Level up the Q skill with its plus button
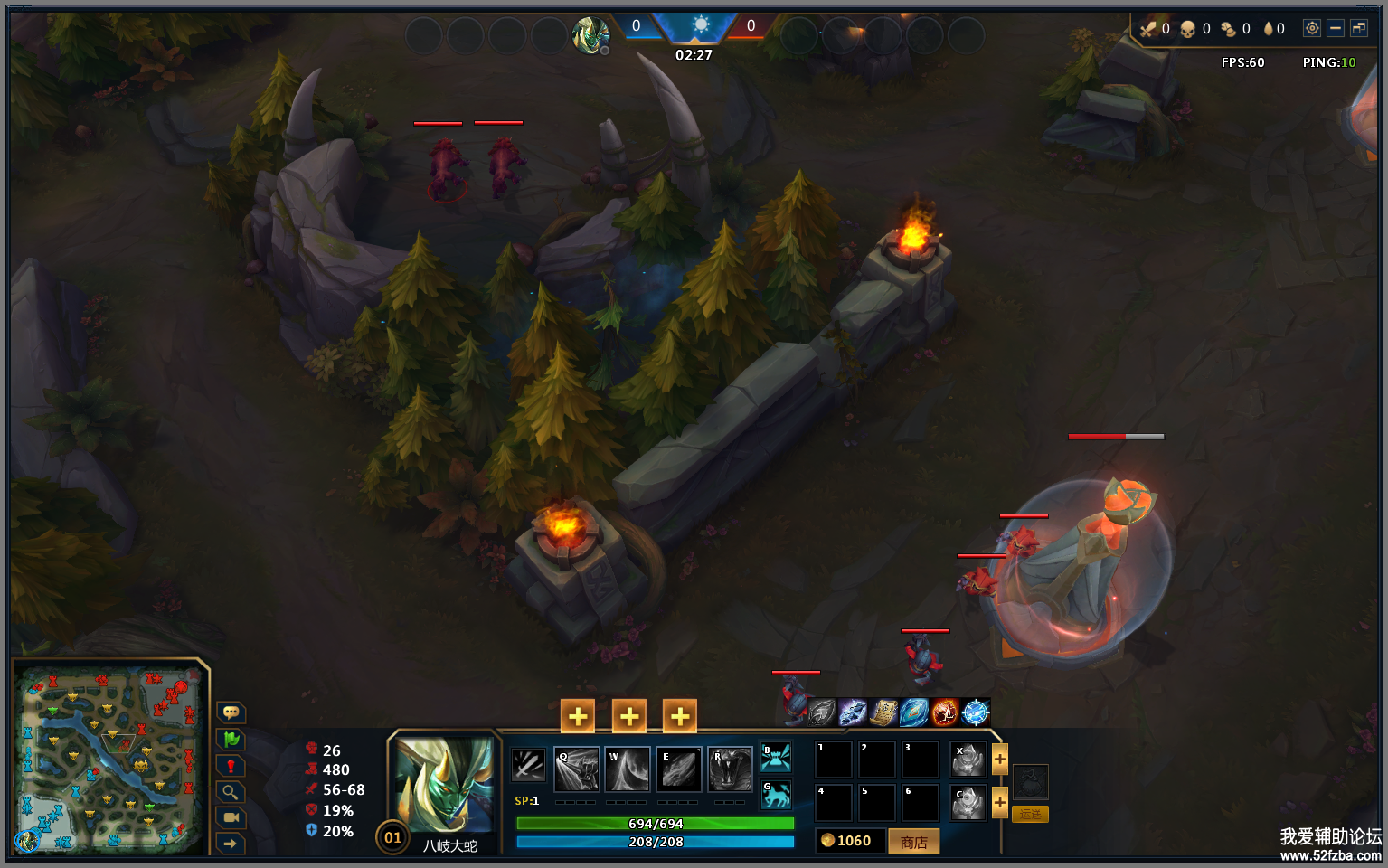The image size is (1388, 868). click(578, 717)
